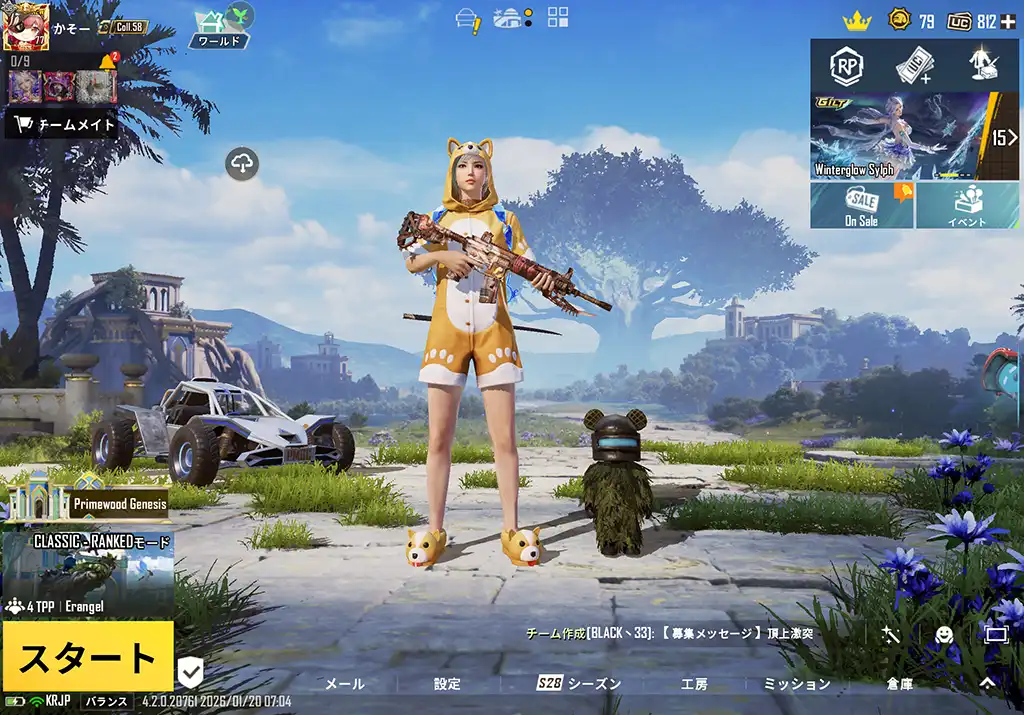Open the 設定 settings menu
Viewport: 1024px width, 715px height.
point(447,684)
